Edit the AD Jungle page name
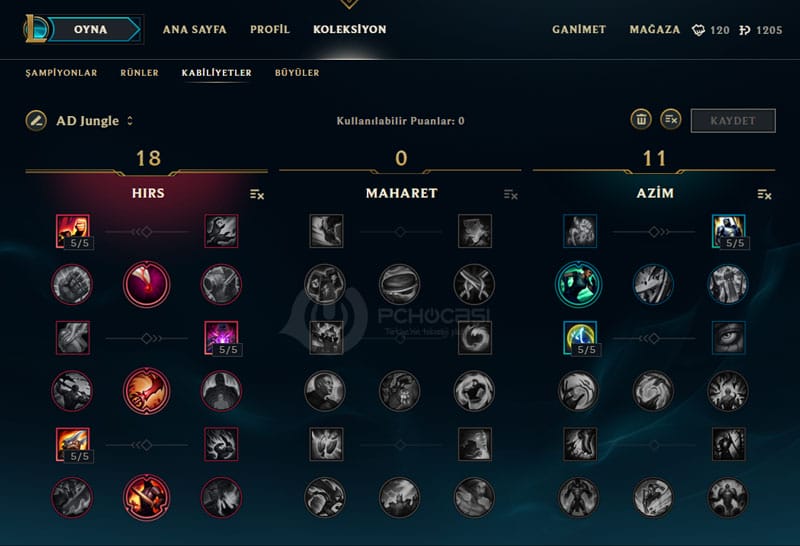This screenshot has height=546, width=800. tap(36, 121)
